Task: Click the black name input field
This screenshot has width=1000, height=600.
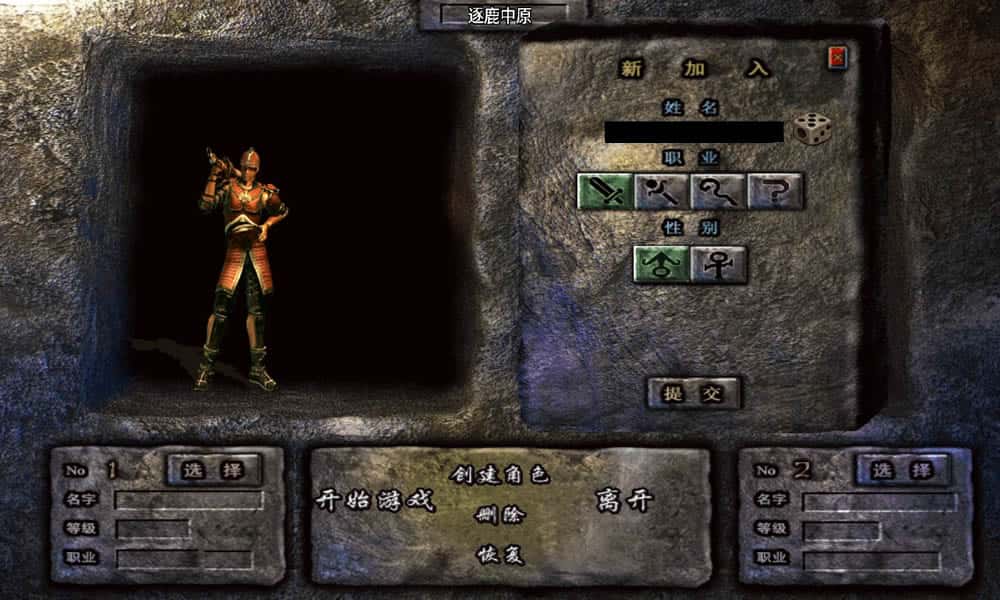Action: tap(693, 132)
